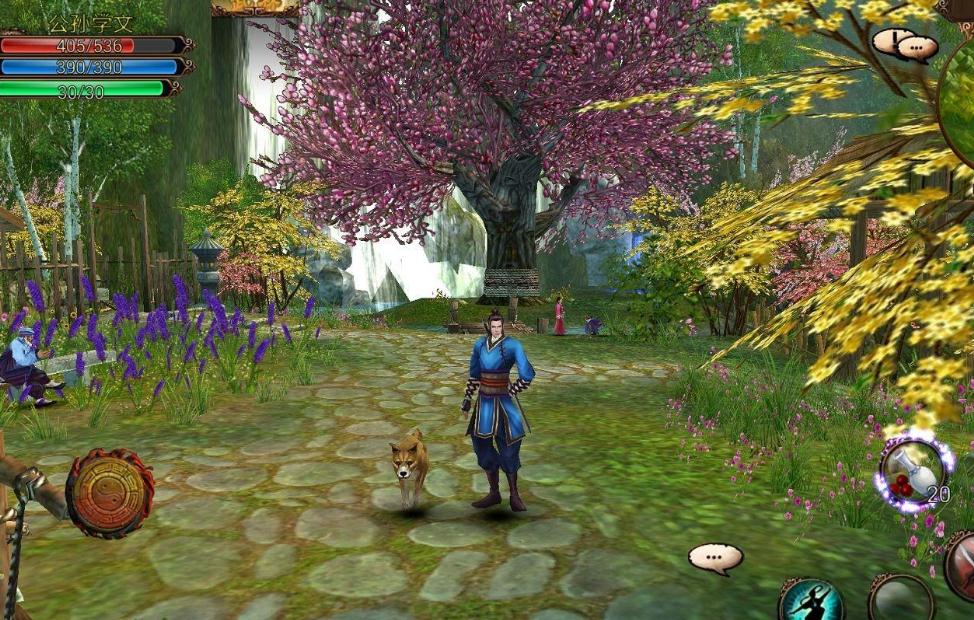Screen dimensions: 974x620
Task: Open the exclamation mark notification bubbles
Action: pos(904,44)
